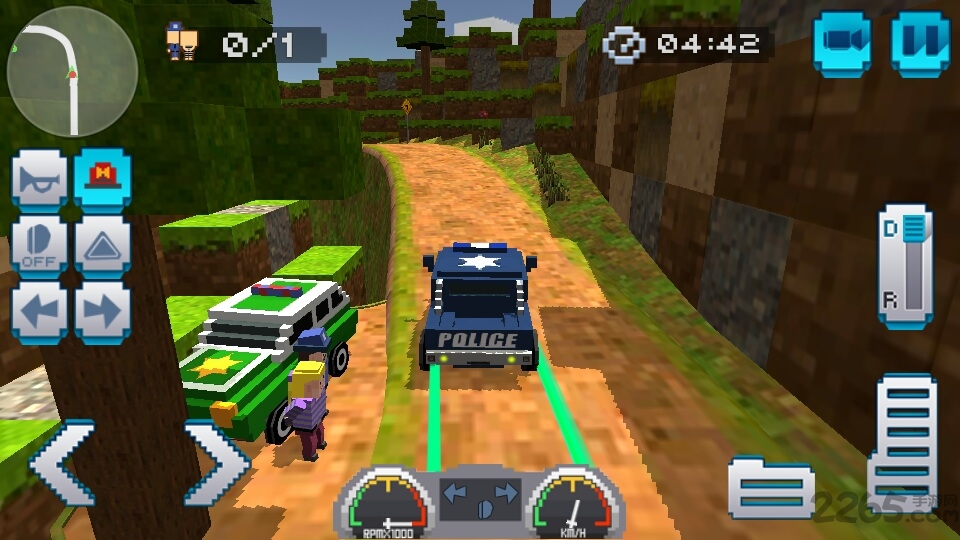Click the D/R gear shifter
This screenshot has height=540, width=960.
[x=905, y=265]
